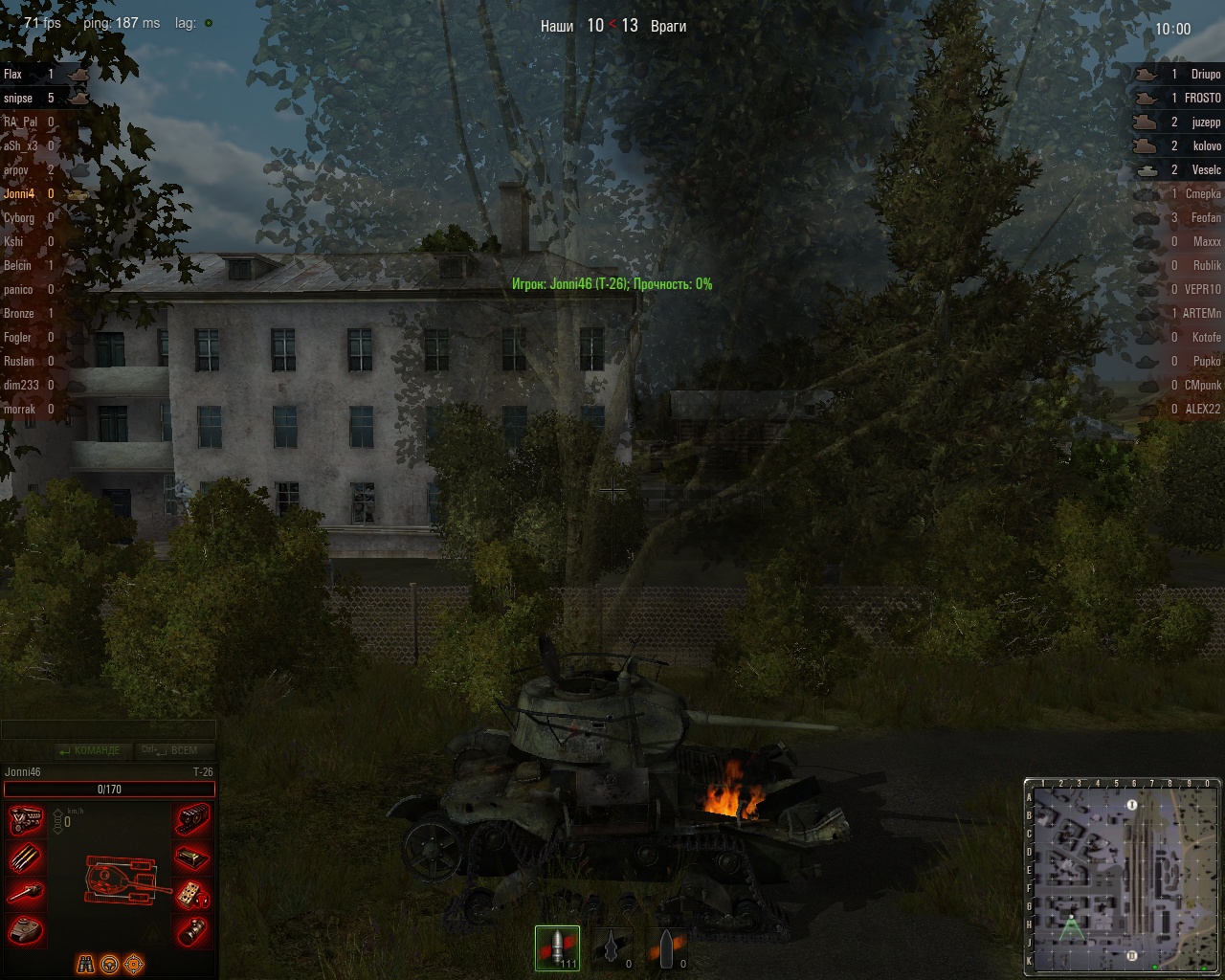Click the gunner crosshair crew icon
The width and height of the screenshot is (1225, 980).
point(134,964)
